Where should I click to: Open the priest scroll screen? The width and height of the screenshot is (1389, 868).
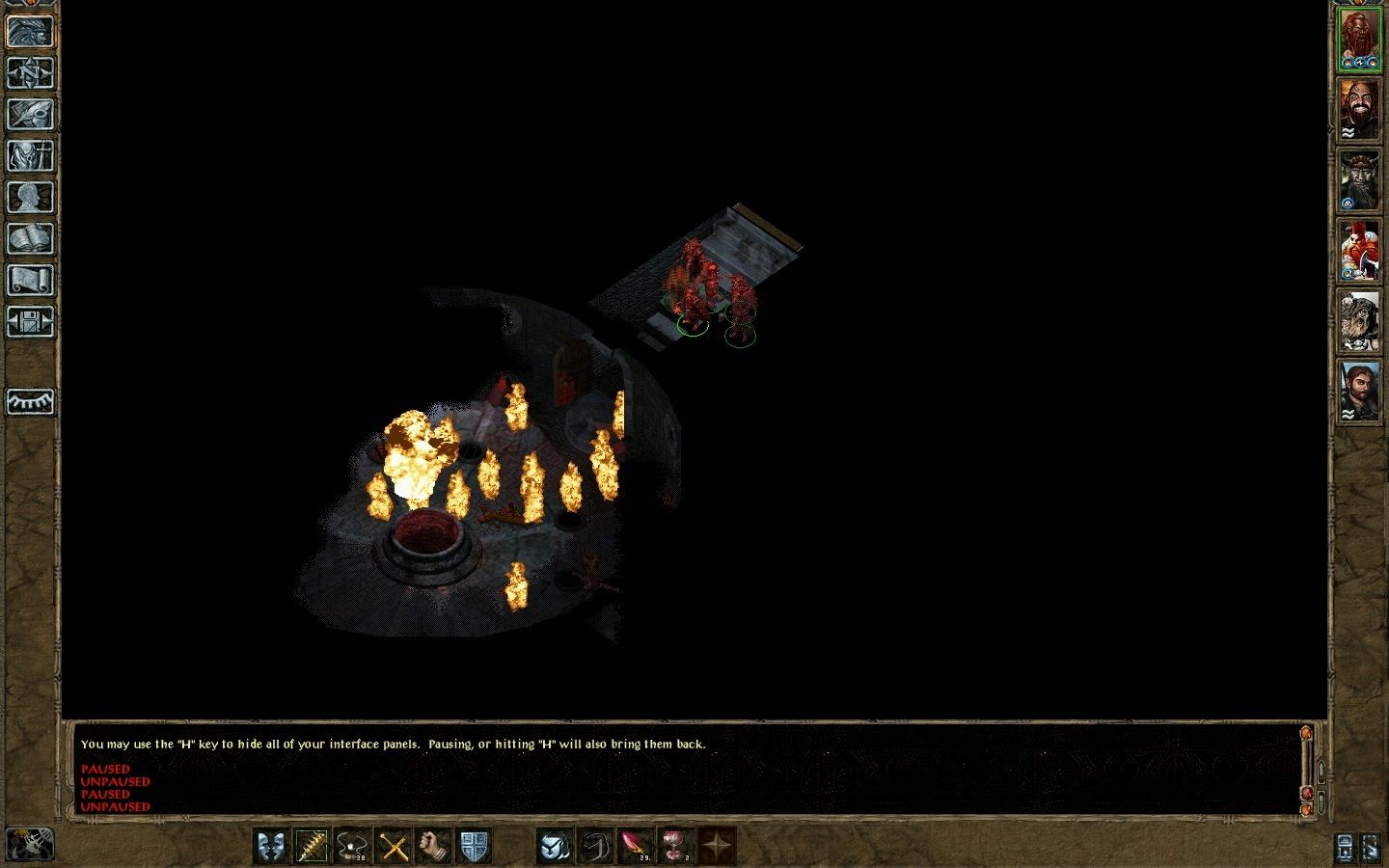[x=30, y=280]
